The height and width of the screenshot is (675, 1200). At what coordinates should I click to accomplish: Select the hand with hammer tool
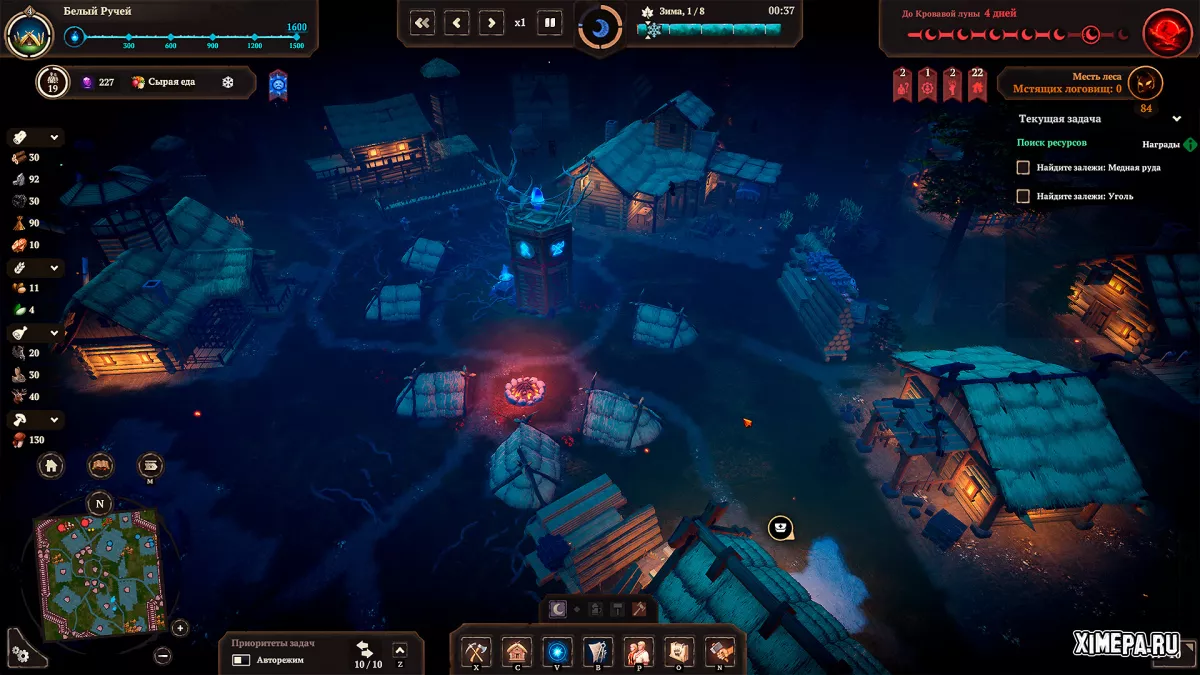point(719,651)
